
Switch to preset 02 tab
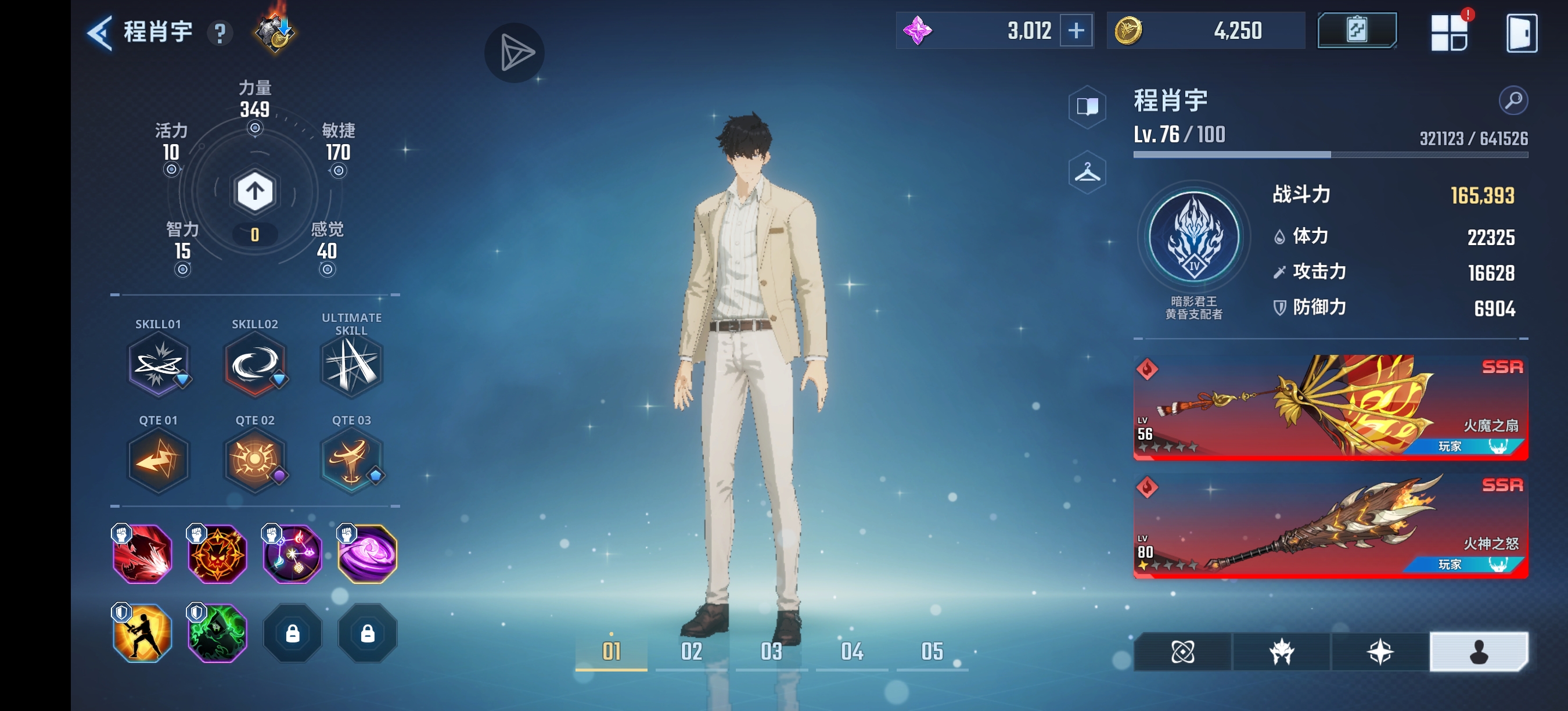coord(691,651)
